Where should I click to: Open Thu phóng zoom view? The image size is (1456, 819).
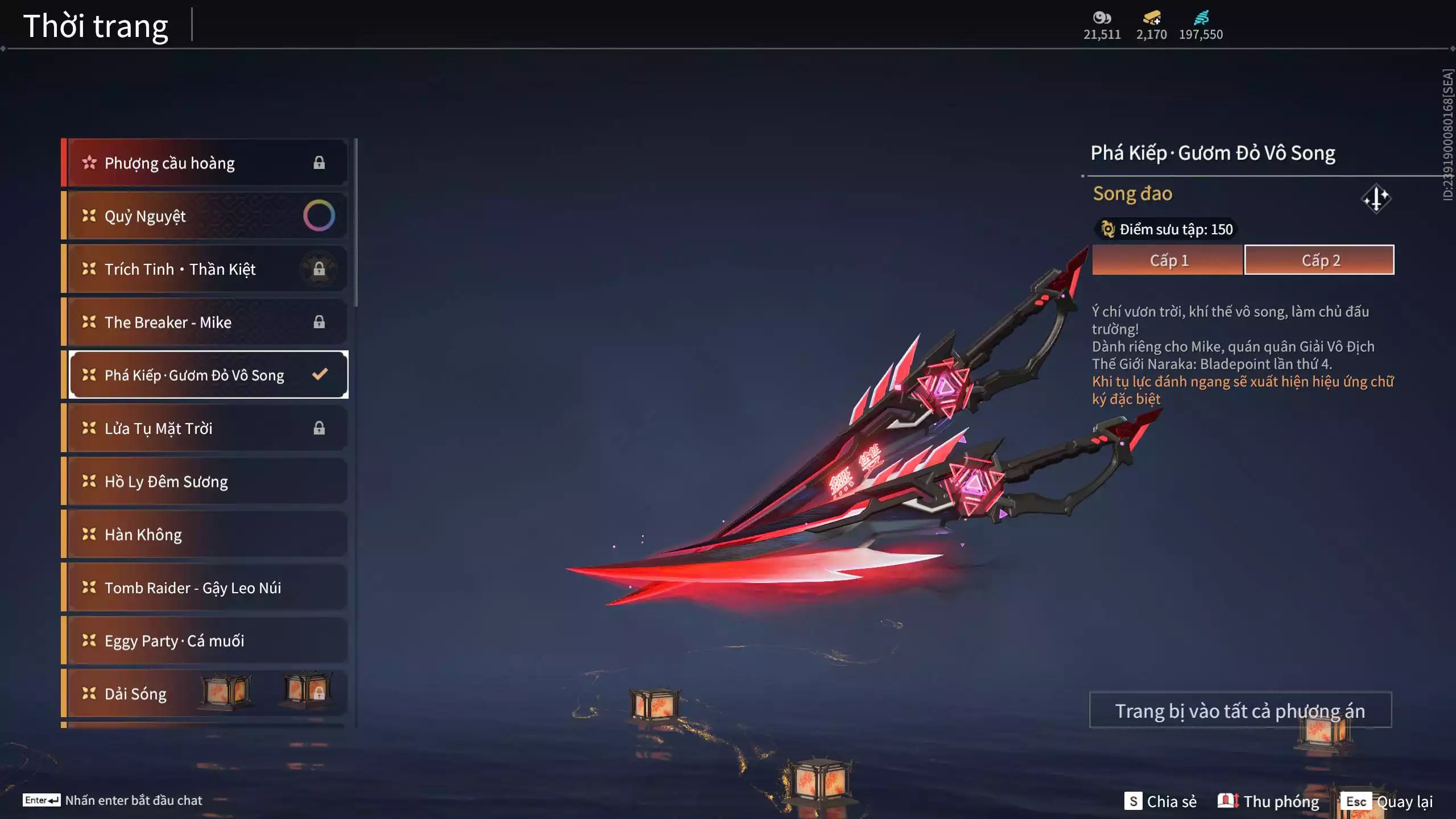click(1268, 801)
